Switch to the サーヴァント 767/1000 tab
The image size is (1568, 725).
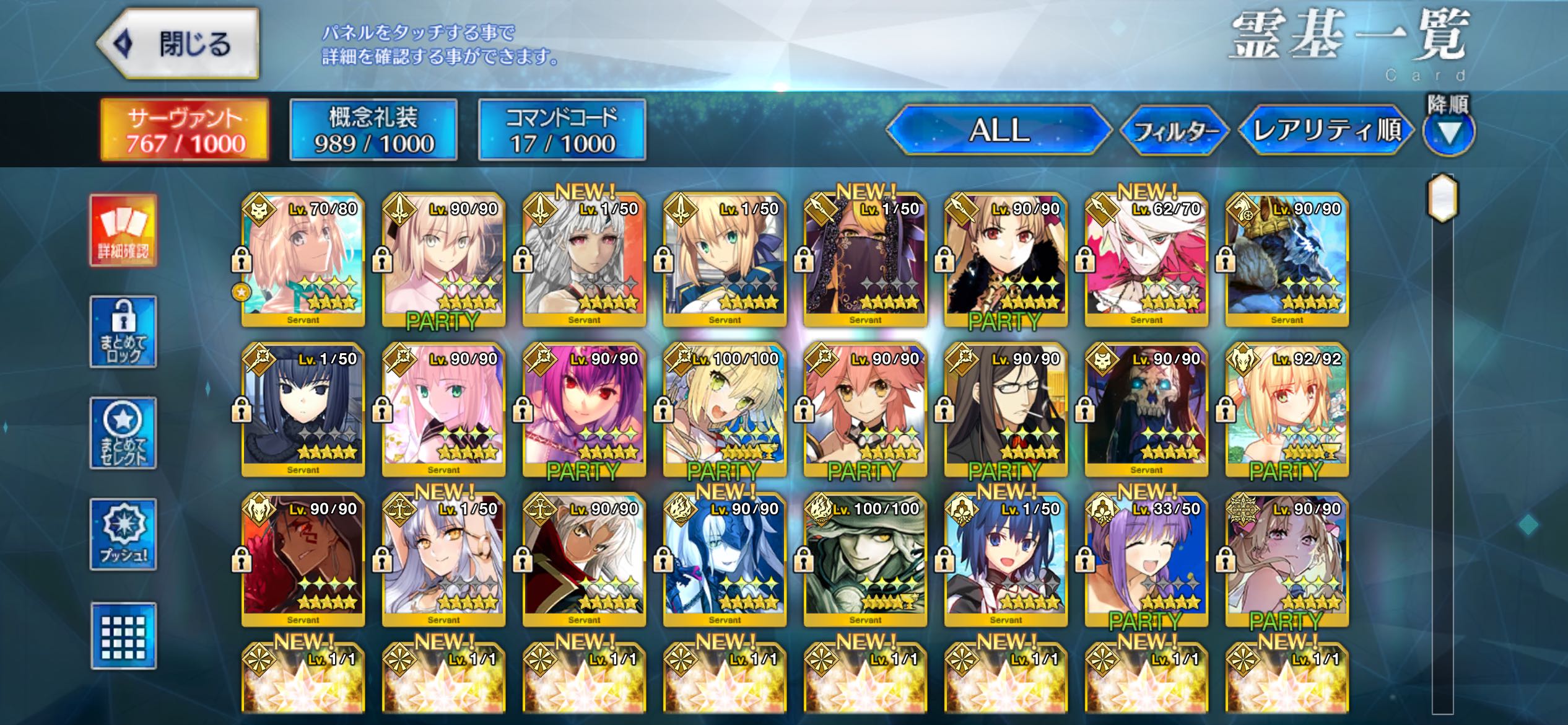(185, 130)
